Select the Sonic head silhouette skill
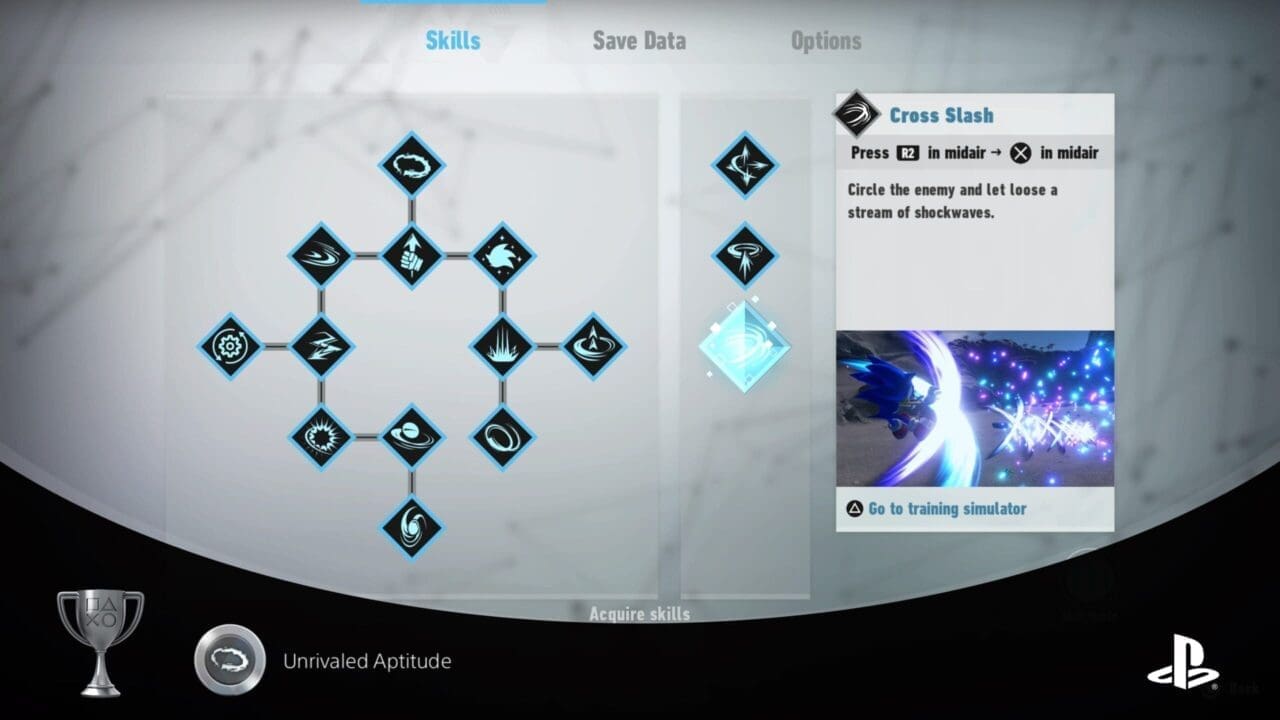The image size is (1280, 720). pyautogui.click(x=502, y=256)
